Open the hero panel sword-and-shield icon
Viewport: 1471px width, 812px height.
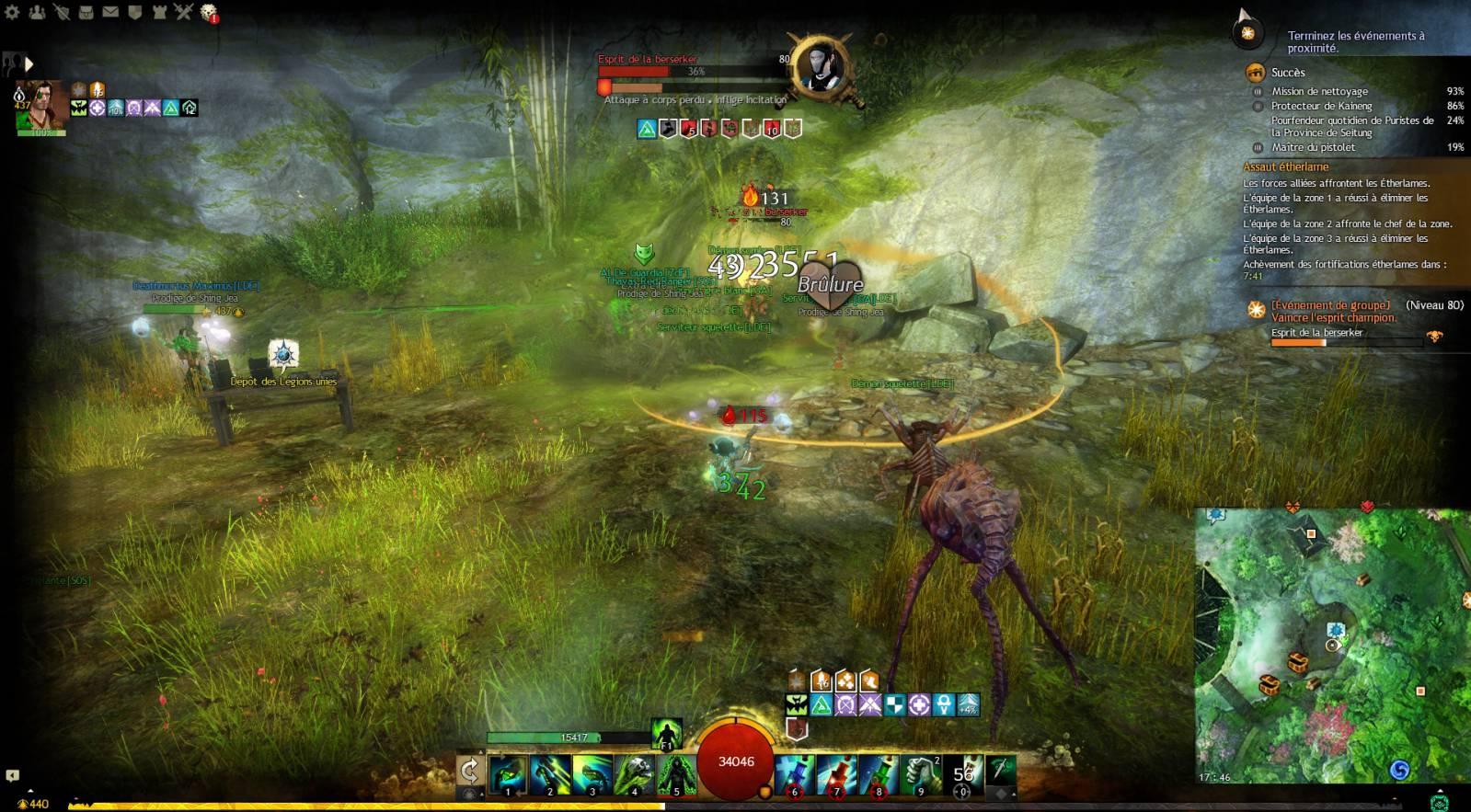pyautogui.click(x=61, y=12)
